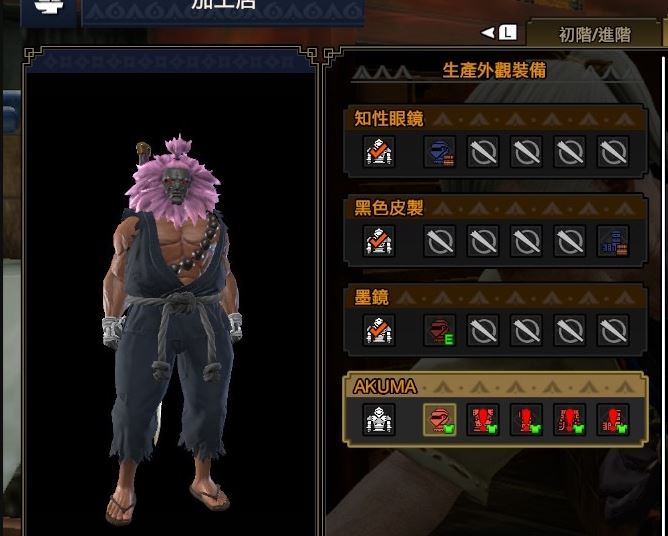Click the full-set icon for 黑色皮製
Viewport: 668px width, 536px height.
tap(379, 241)
